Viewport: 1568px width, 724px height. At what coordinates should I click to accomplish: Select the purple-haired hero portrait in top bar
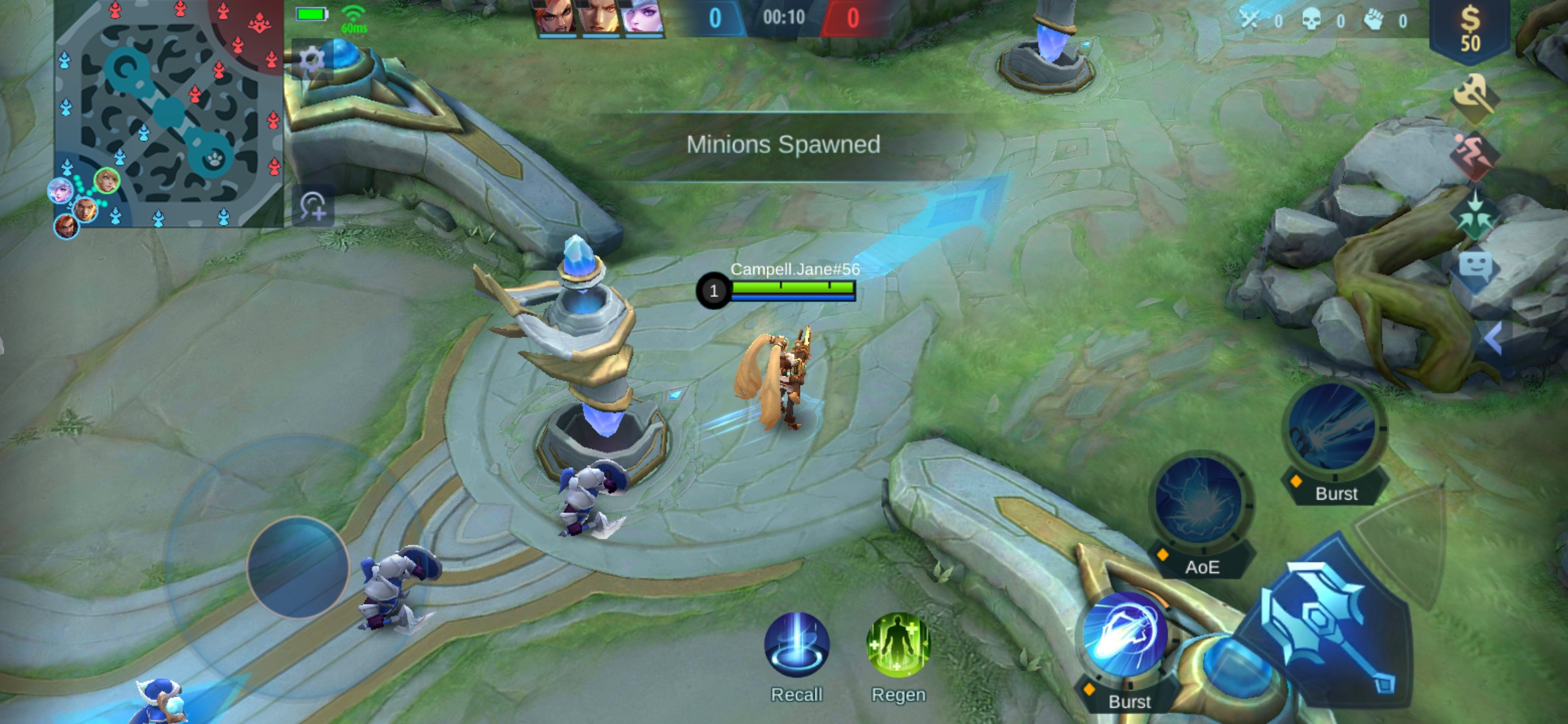(x=642, y=17)
